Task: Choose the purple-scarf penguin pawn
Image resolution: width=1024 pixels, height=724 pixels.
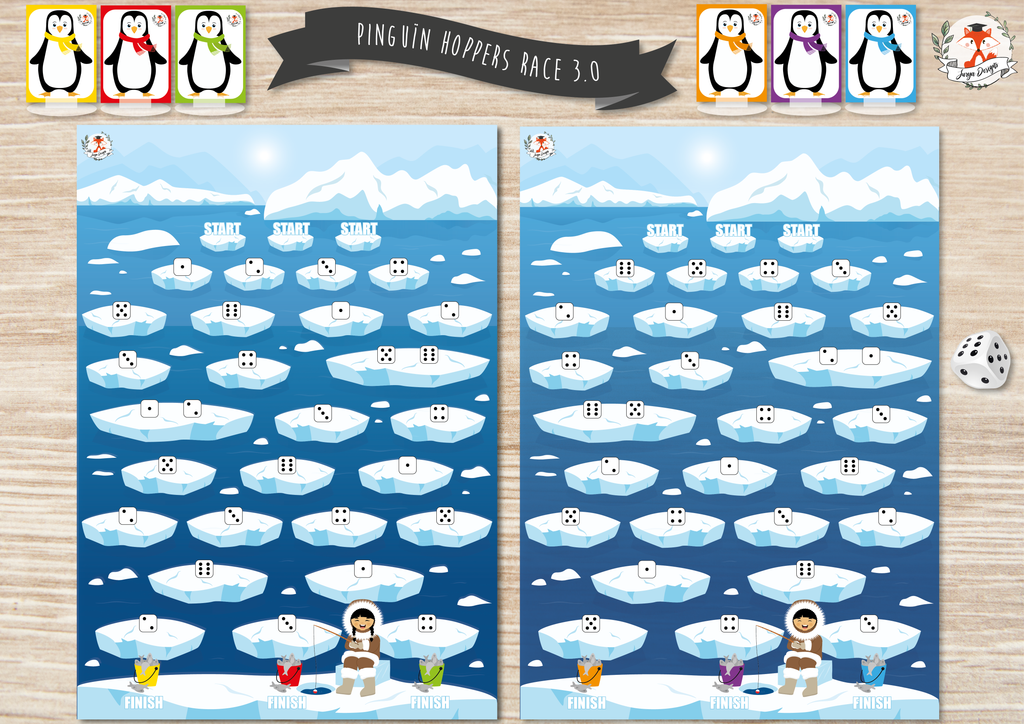Action: coord(805,53)
